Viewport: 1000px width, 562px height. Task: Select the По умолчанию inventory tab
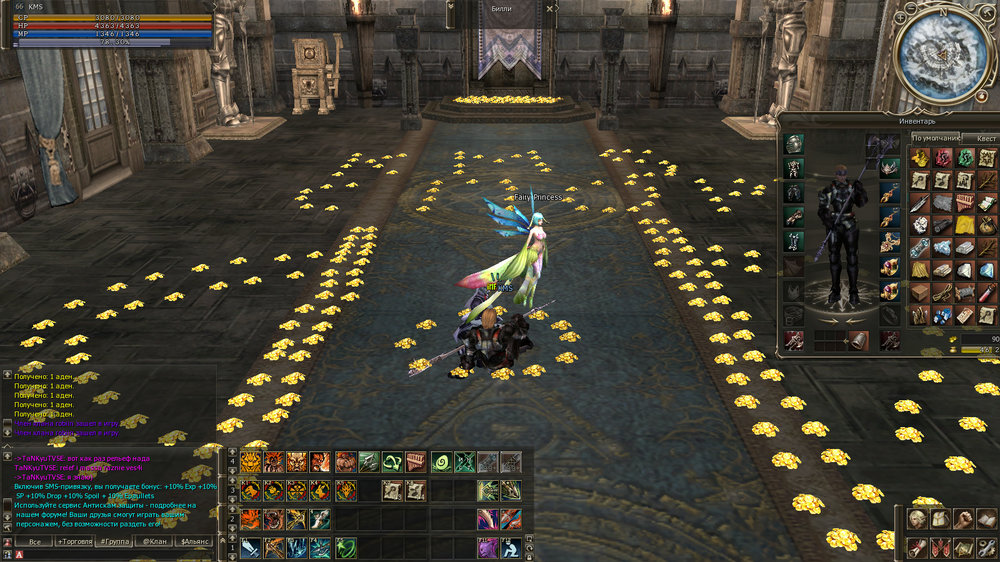[936, 138]
